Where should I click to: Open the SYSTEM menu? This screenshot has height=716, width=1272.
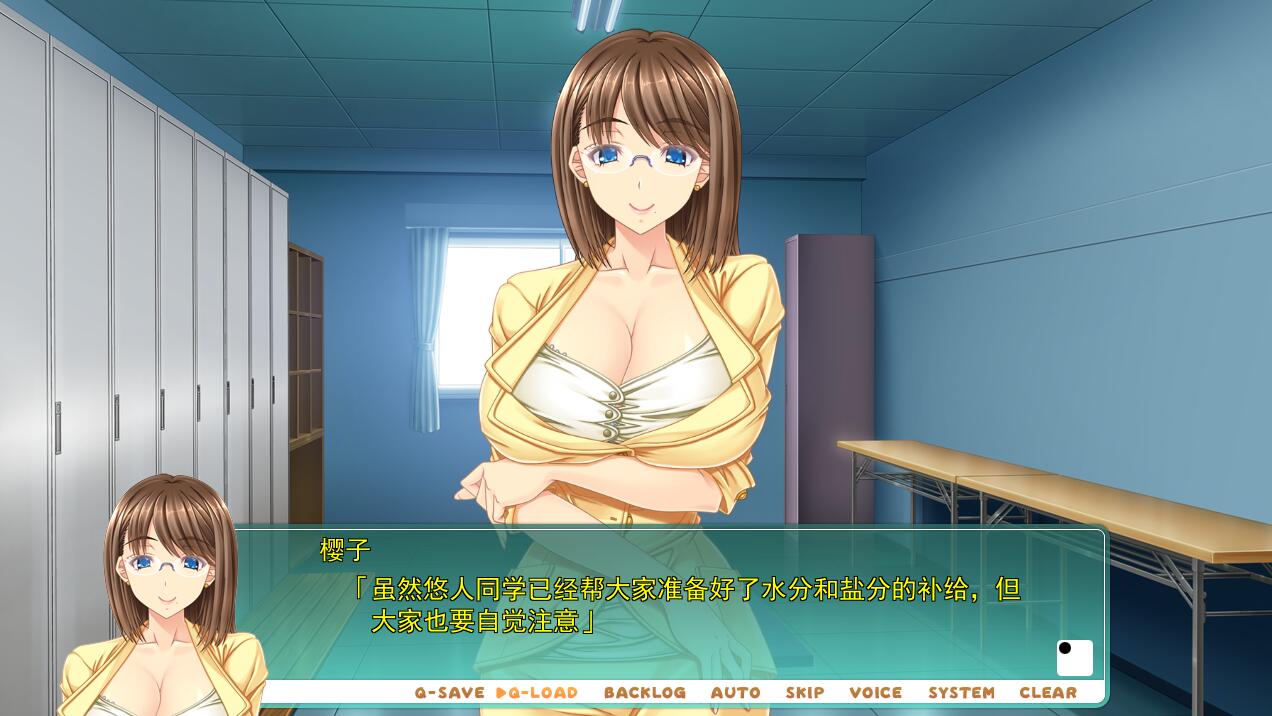(961, 692)
